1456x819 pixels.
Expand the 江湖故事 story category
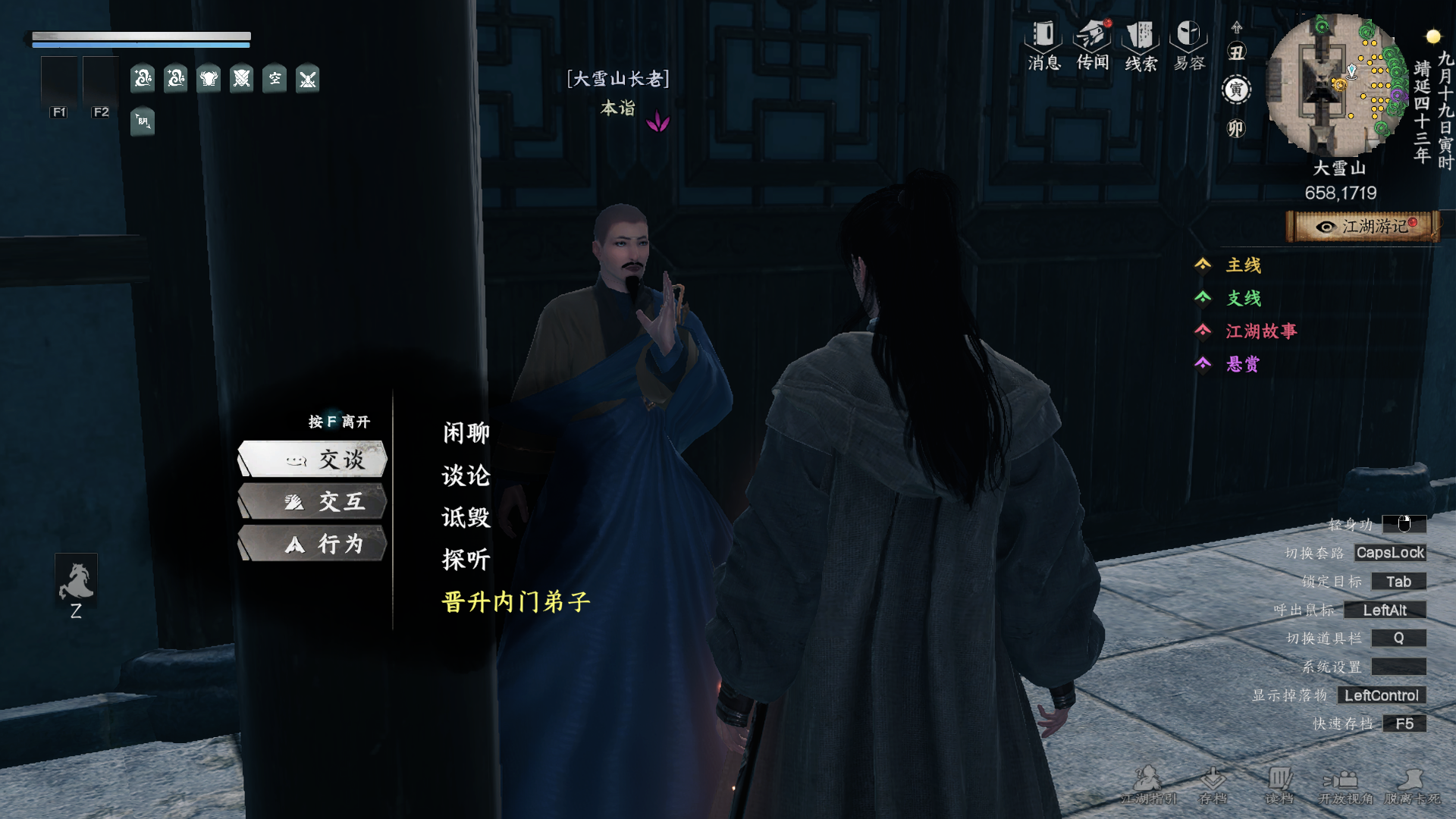(x=1260, y=332)
